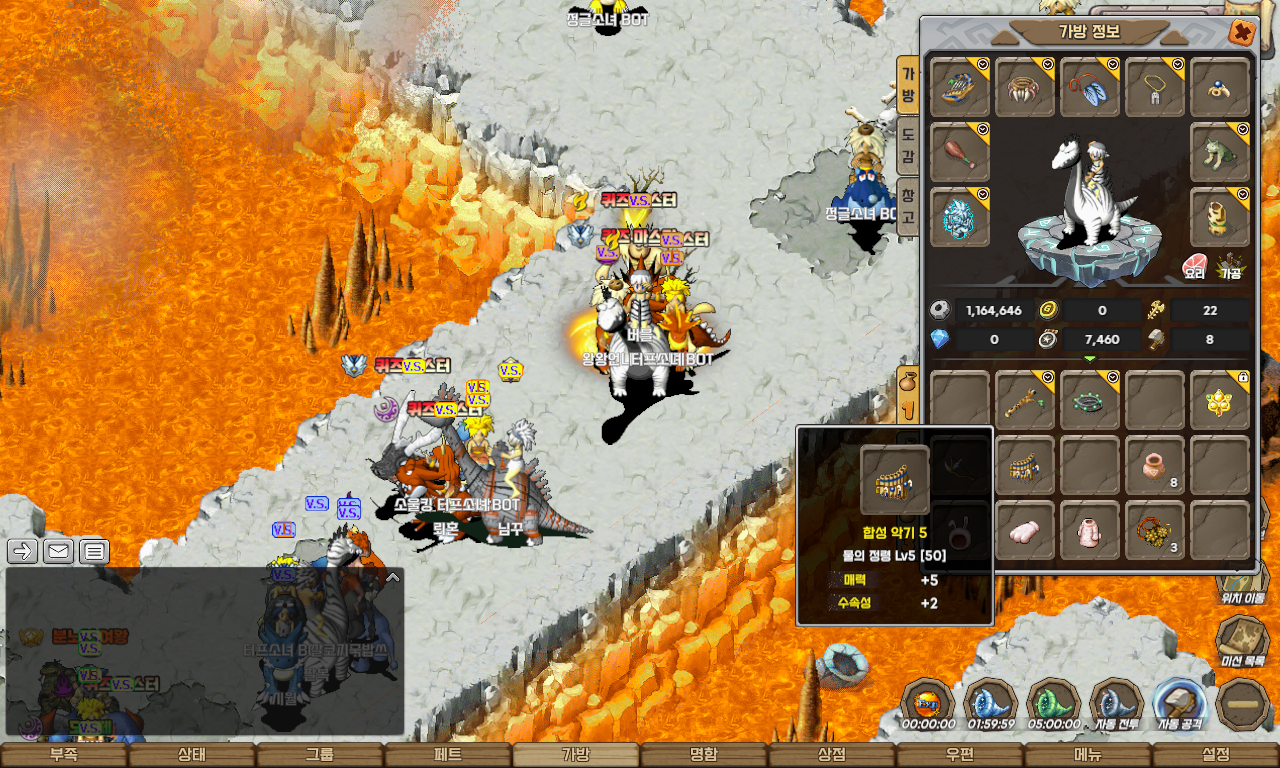Open the 부족 tribe menu
Viewport: 1280px width, 768px height.
[x=64, y=755]
